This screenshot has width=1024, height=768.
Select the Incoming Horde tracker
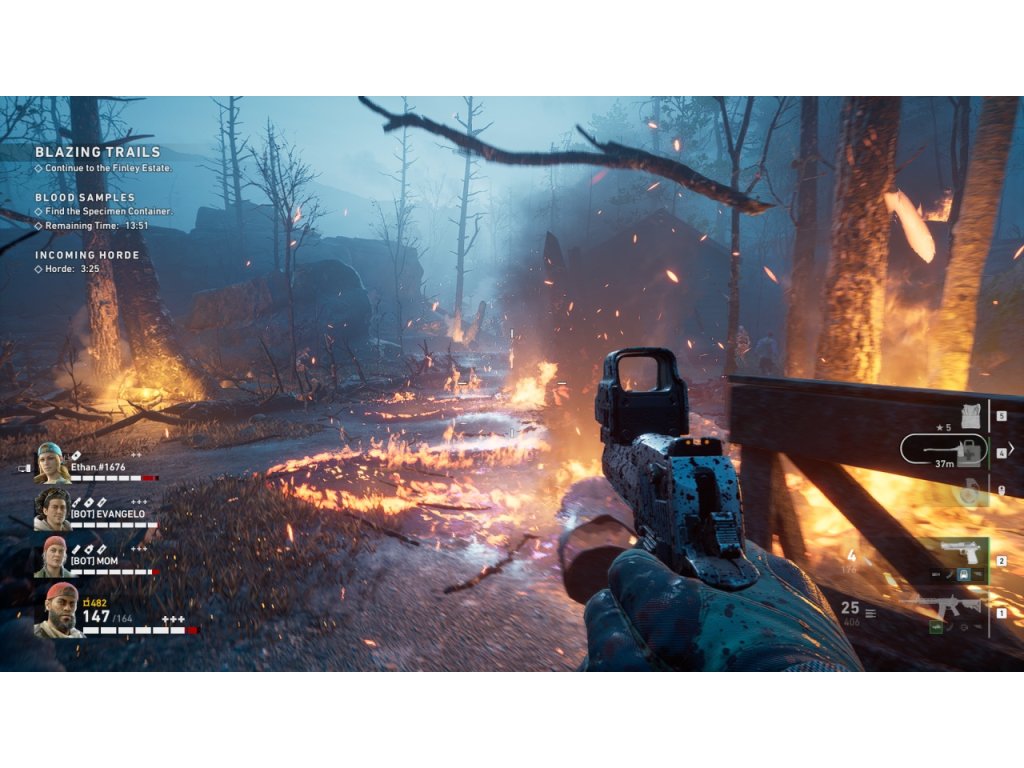pyautogui.click(x=87, y=255)
